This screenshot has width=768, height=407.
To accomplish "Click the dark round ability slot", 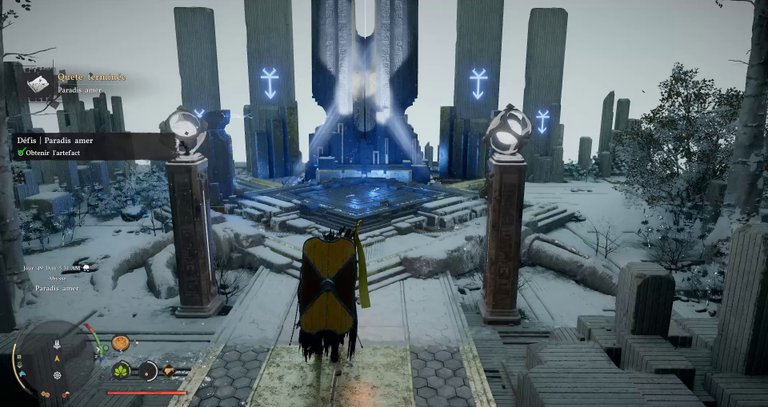I will [148, 370].
